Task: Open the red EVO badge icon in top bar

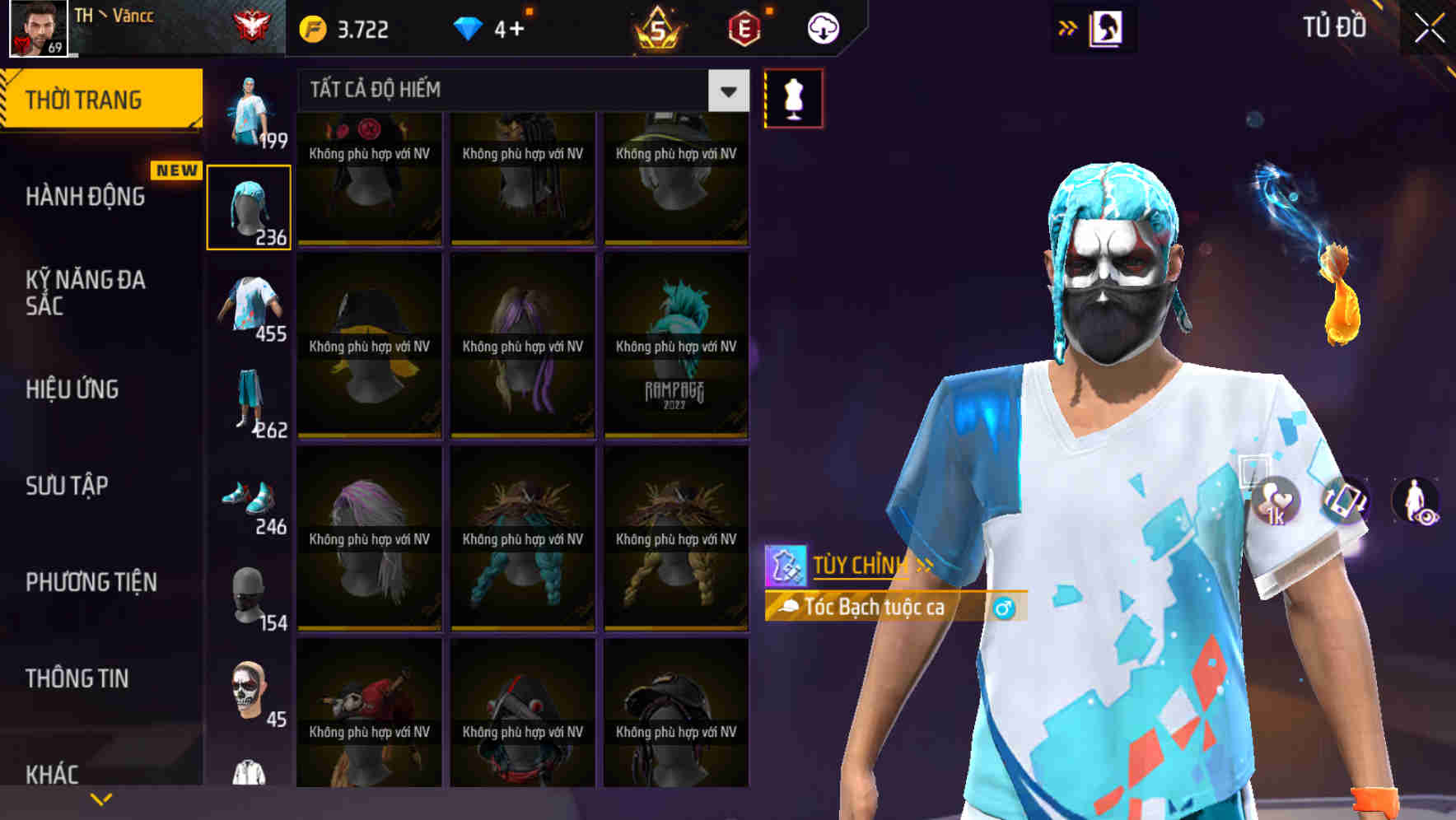Action: (x=745, y=27)
